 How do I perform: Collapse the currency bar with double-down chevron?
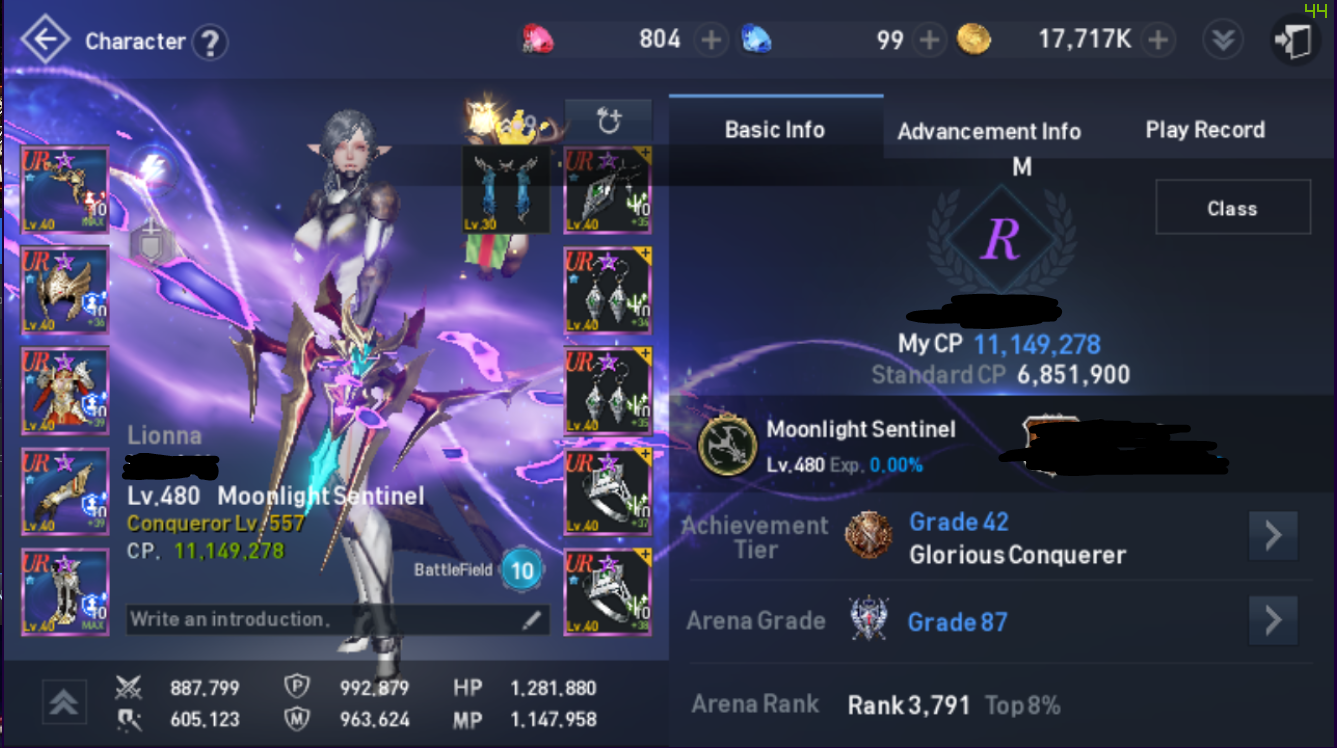[x=1222, y=38]
